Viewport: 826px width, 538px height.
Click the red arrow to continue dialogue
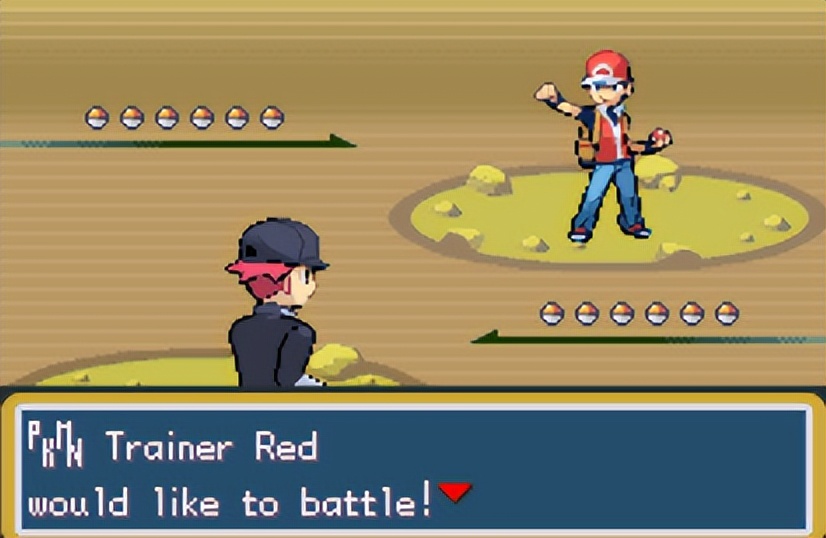[455, 492]
